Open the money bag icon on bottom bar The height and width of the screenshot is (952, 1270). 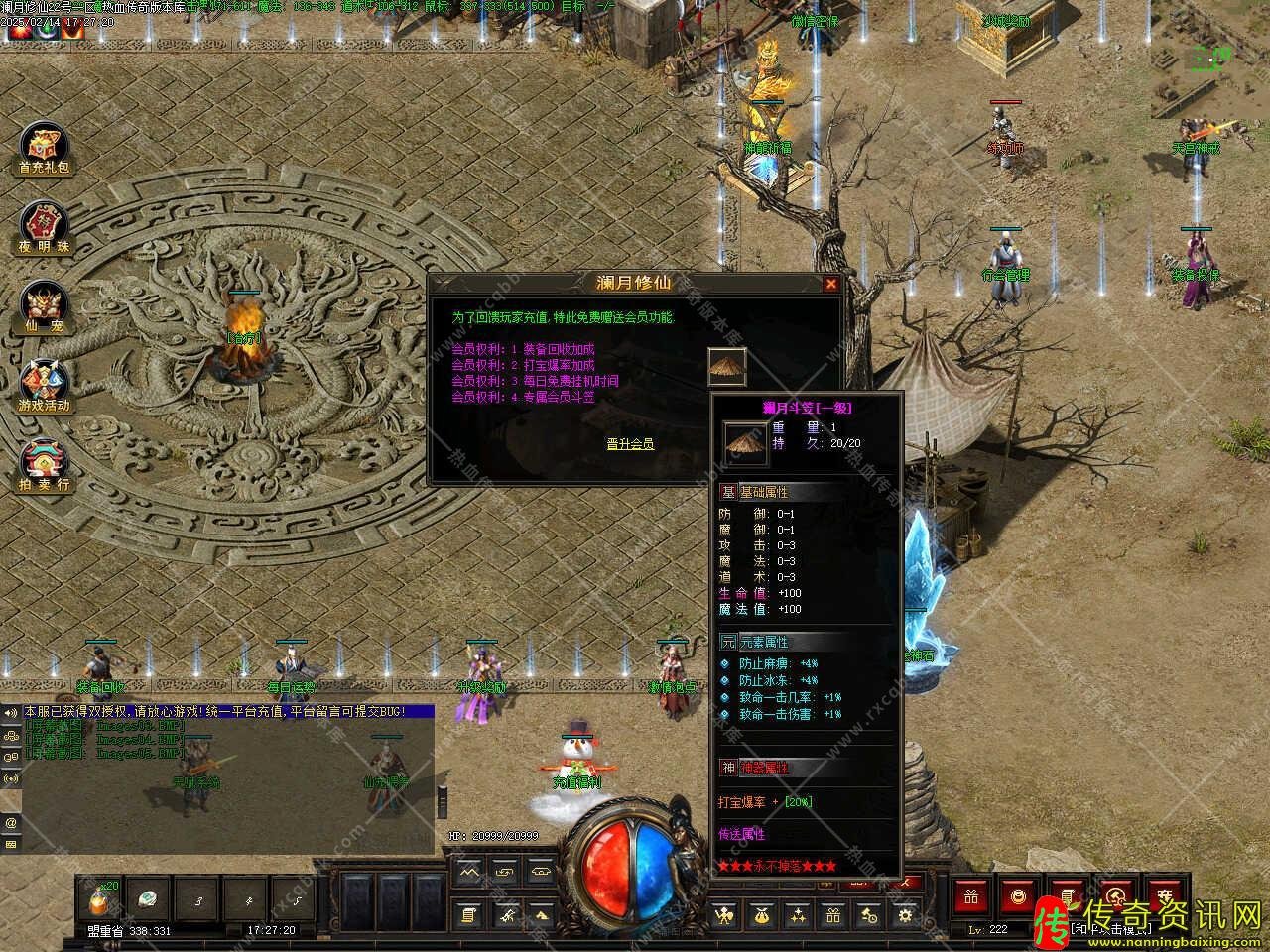coord(761,915)
